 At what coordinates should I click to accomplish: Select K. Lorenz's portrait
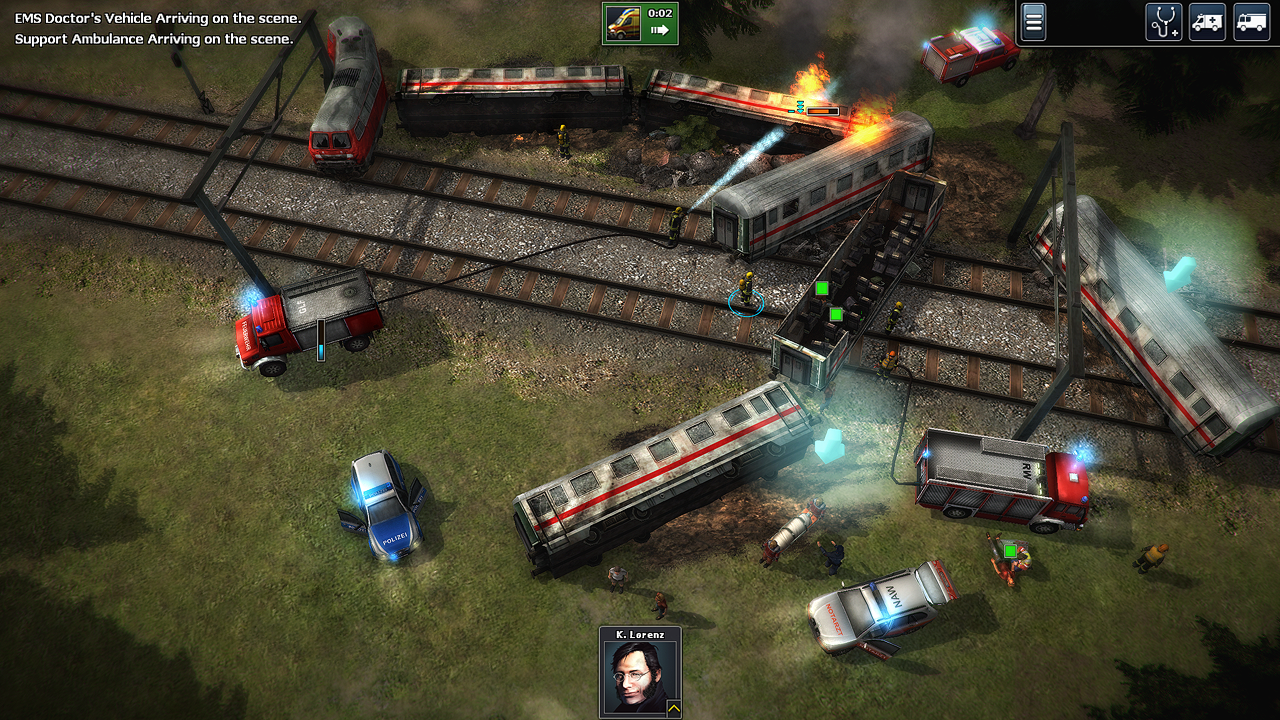[x=640, y=677]
